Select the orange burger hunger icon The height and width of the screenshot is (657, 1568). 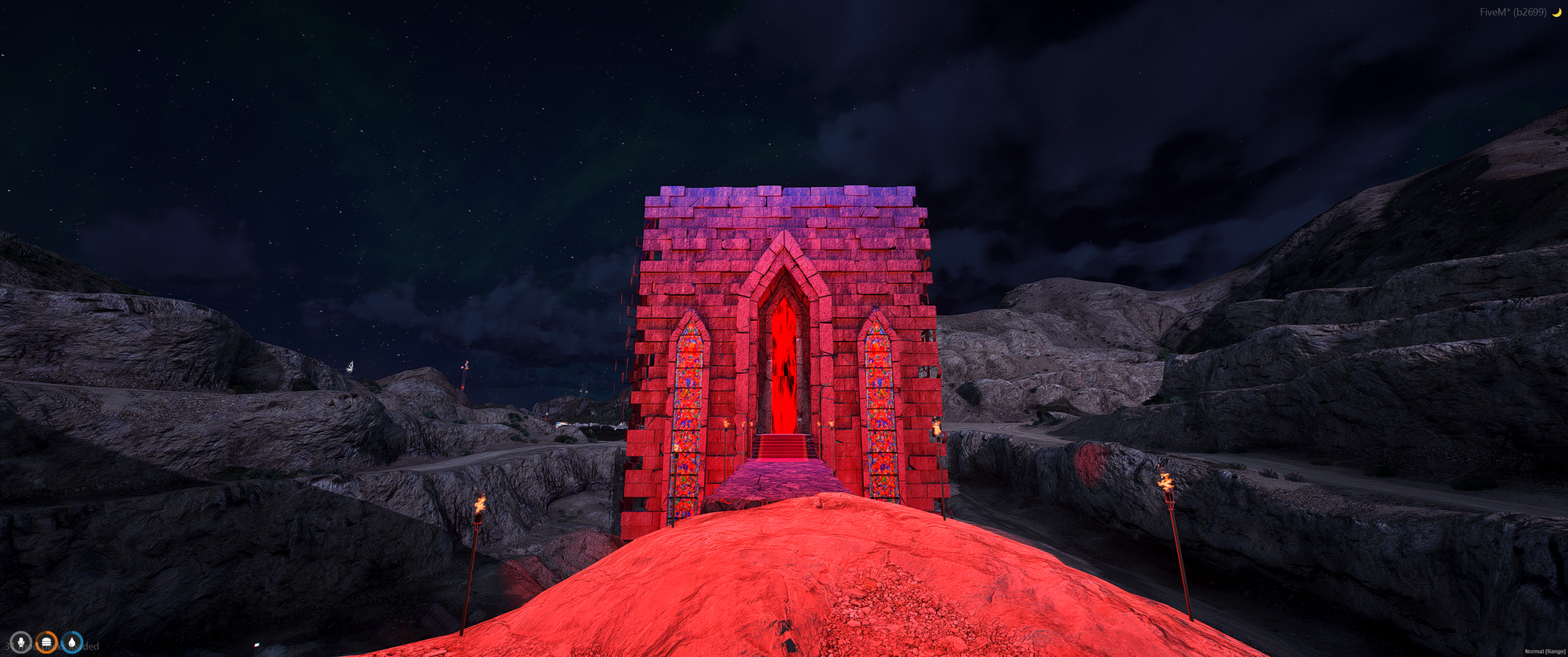click(x=47, y=642)
